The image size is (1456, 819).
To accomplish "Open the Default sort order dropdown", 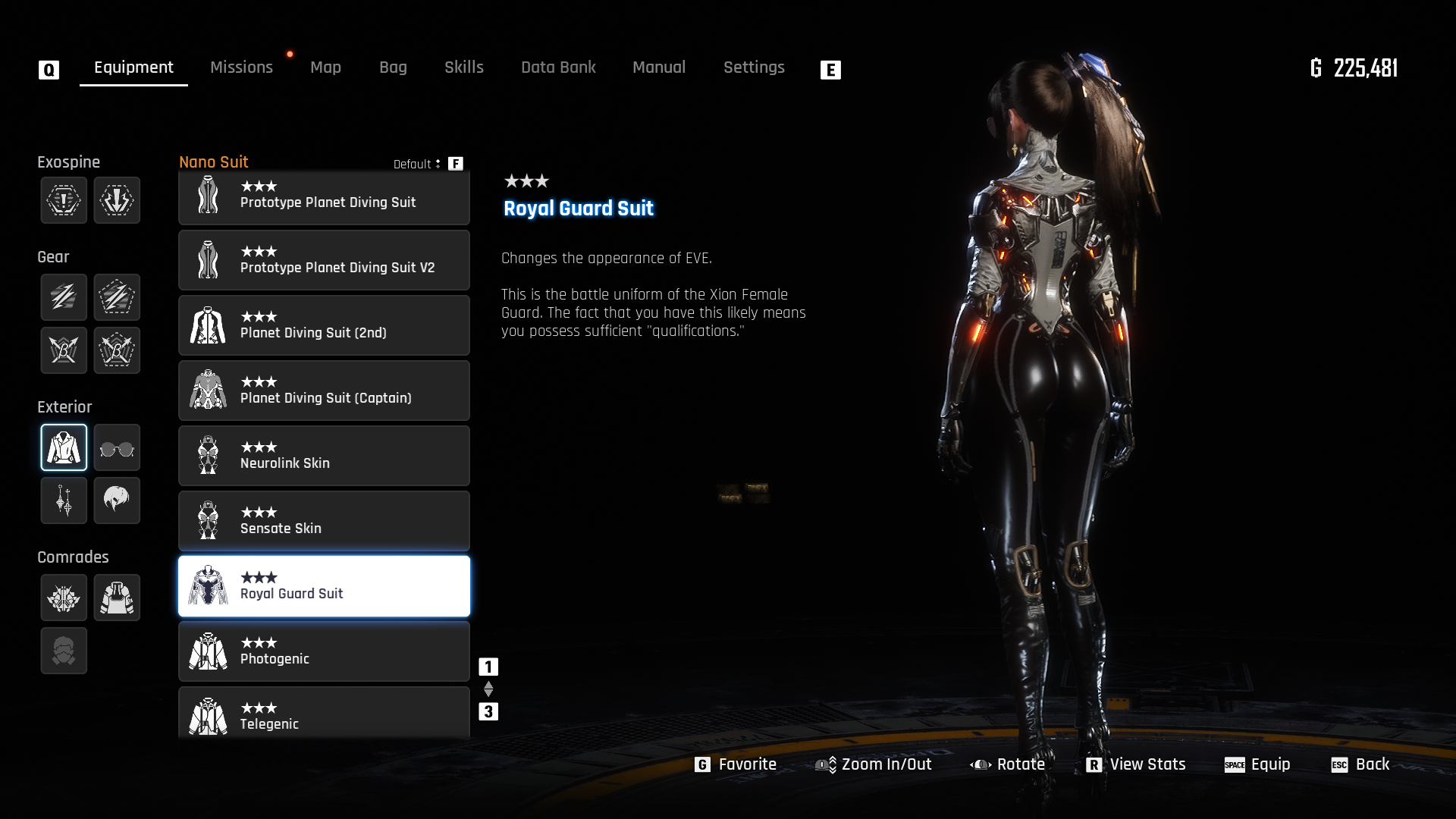I will [x=417, y=164].
